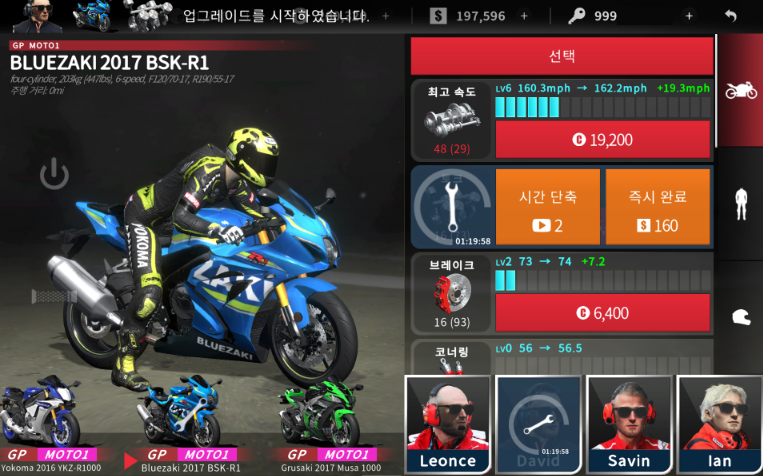The height and width of the screenshot is (476, 763).
Task: Click the red 선택 select button
Action: [562, 56]
